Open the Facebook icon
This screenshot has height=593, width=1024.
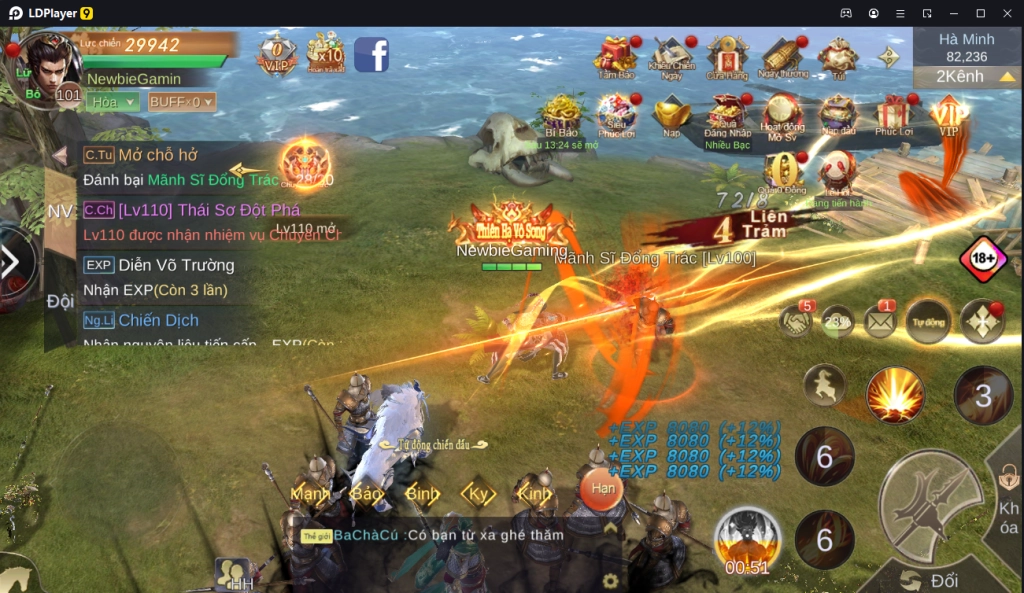(x=371, y=53)
